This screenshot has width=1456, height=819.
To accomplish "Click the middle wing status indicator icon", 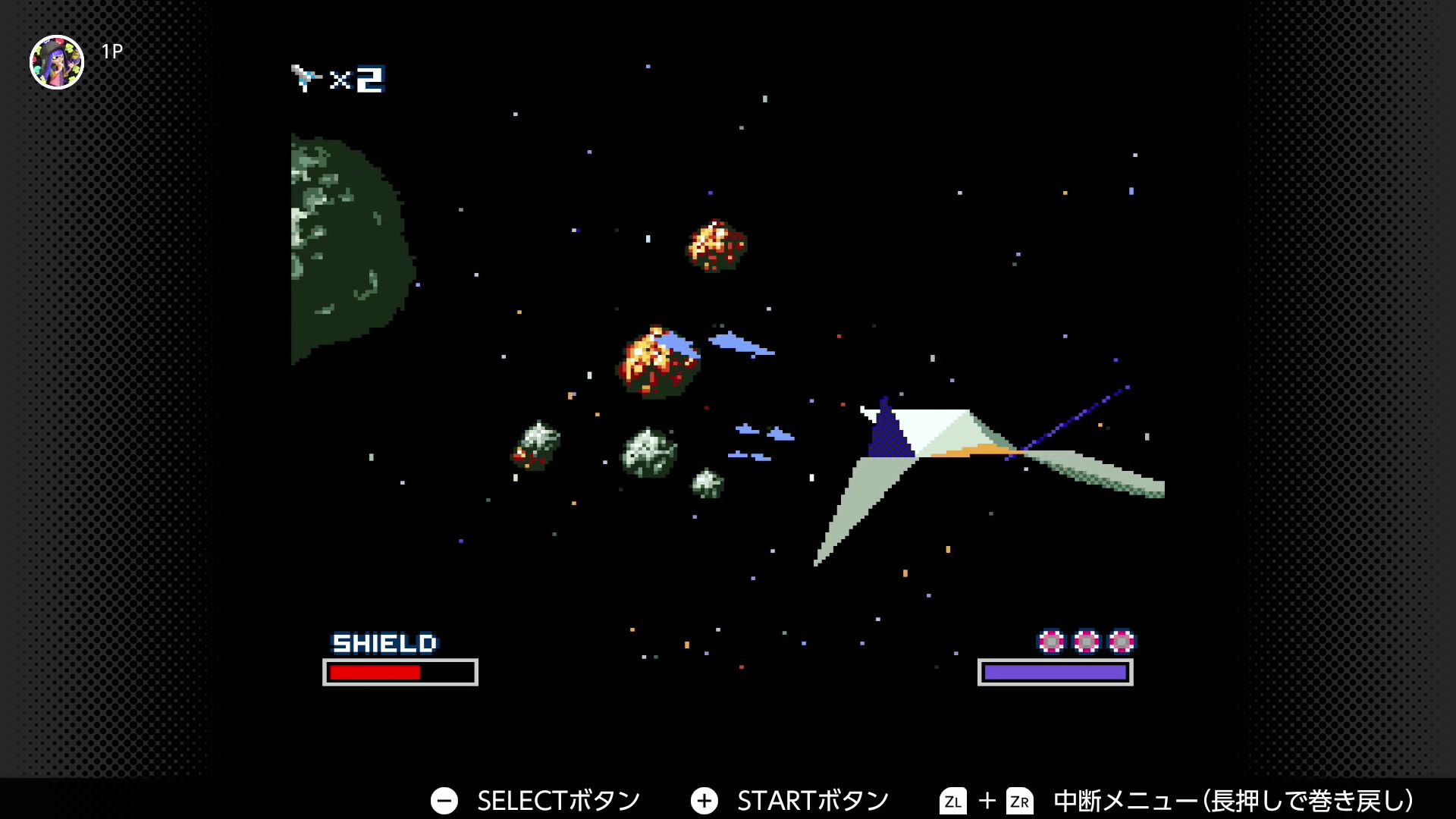I will 1087,642.
